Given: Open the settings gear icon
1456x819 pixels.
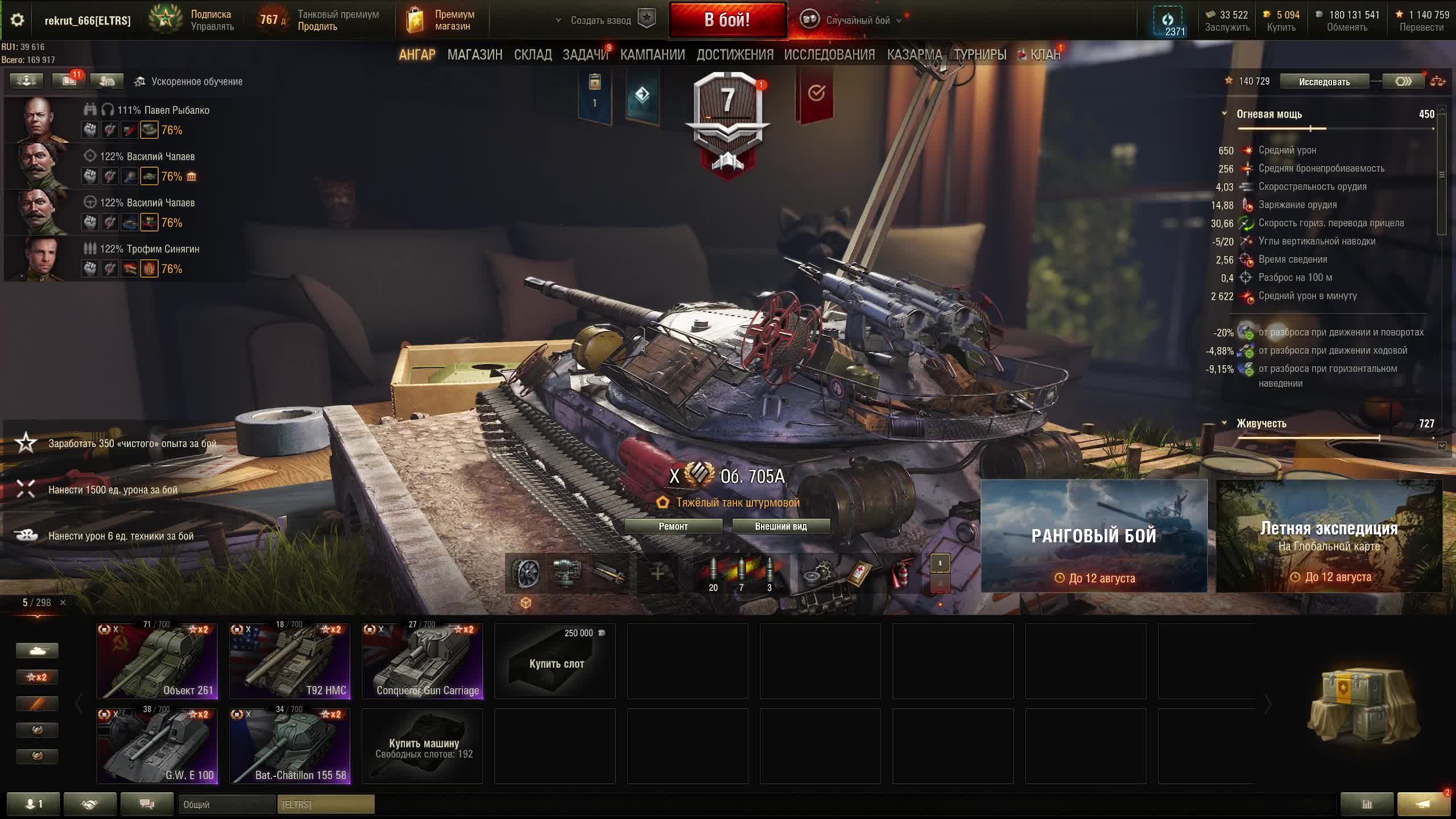Looking at the screenshot, I should tap(17, 20).
